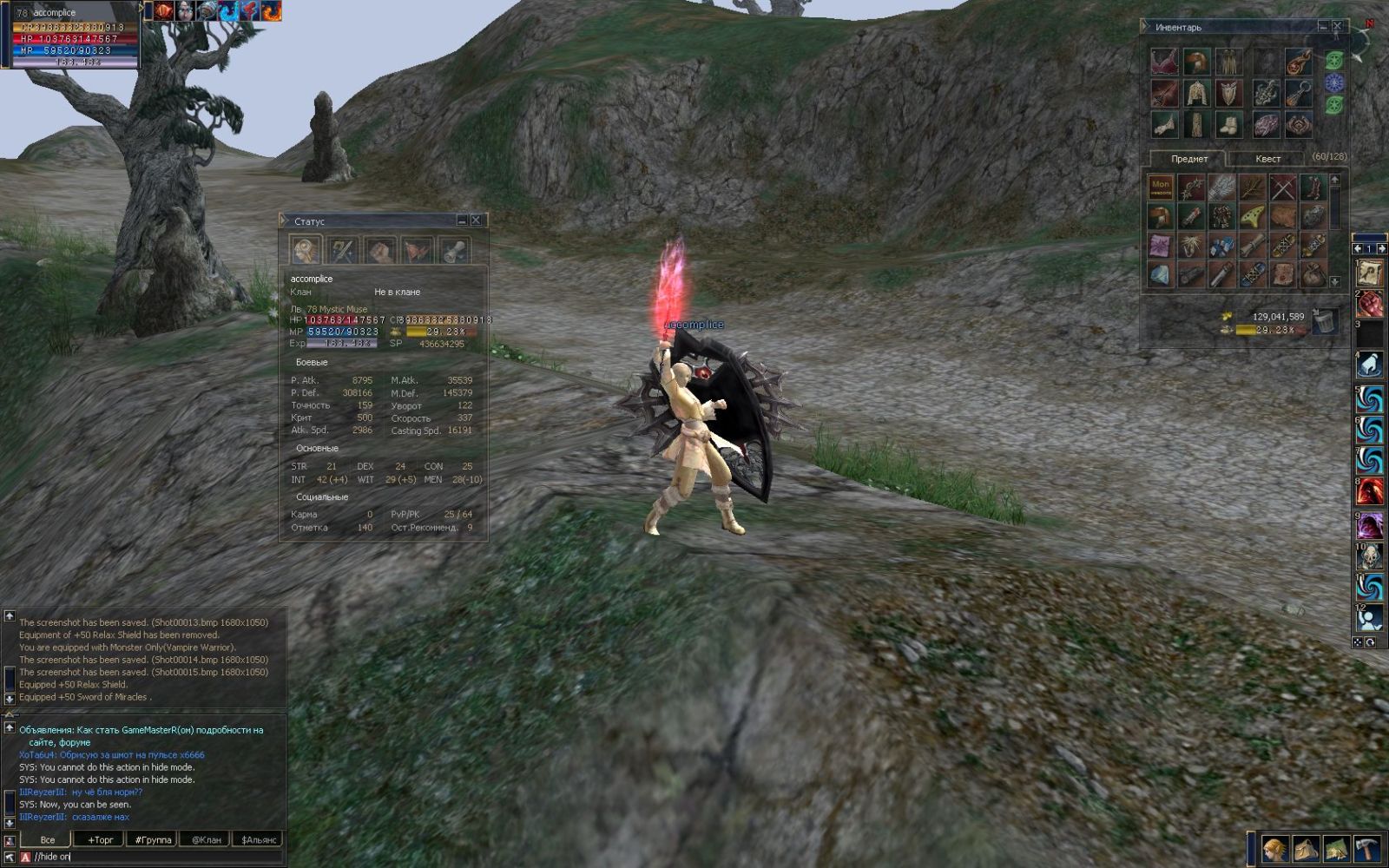Select the Предмет inventory tab
The width and height of the screenshot is (1389, 868).
(1188, 159)
